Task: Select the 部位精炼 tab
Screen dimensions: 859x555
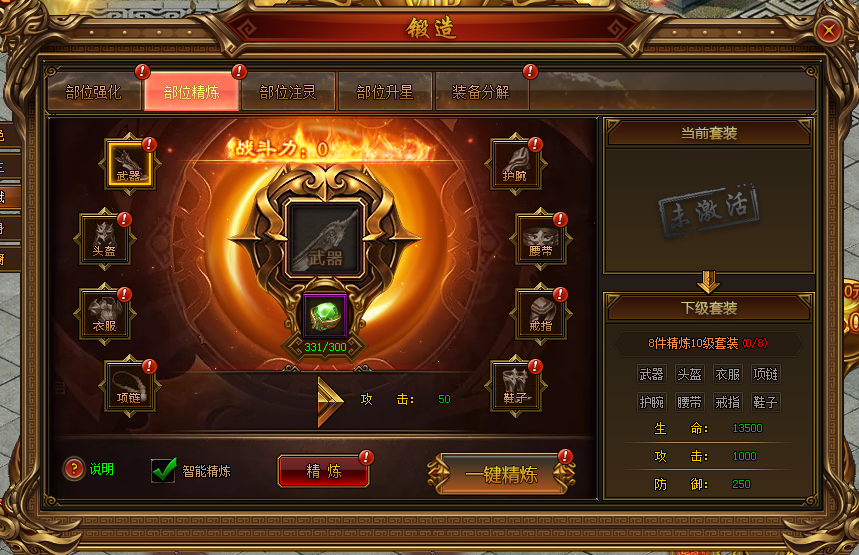Action: pyautogui.click(x=191, y=92)
